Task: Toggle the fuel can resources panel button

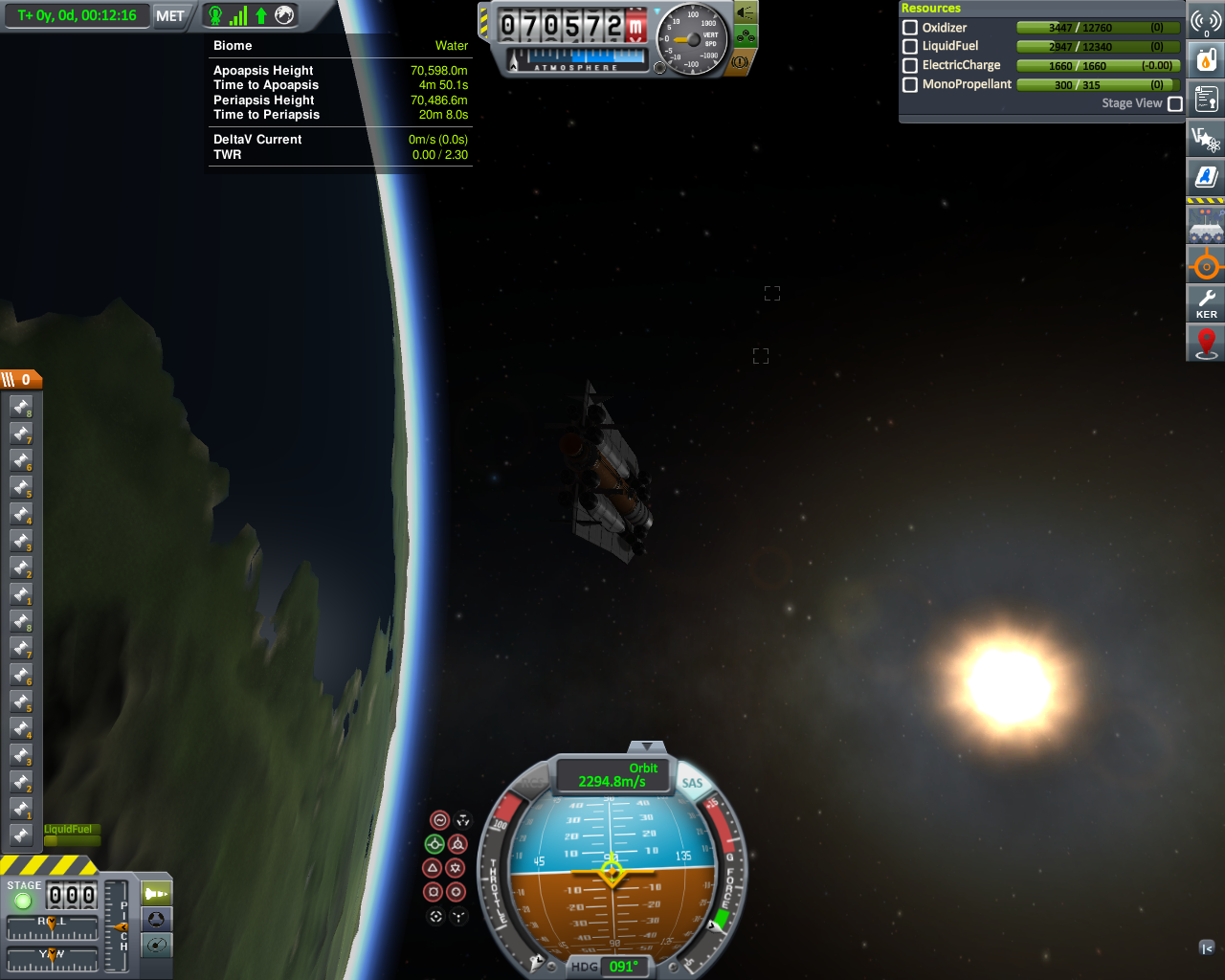Action: pos(1206,59)
